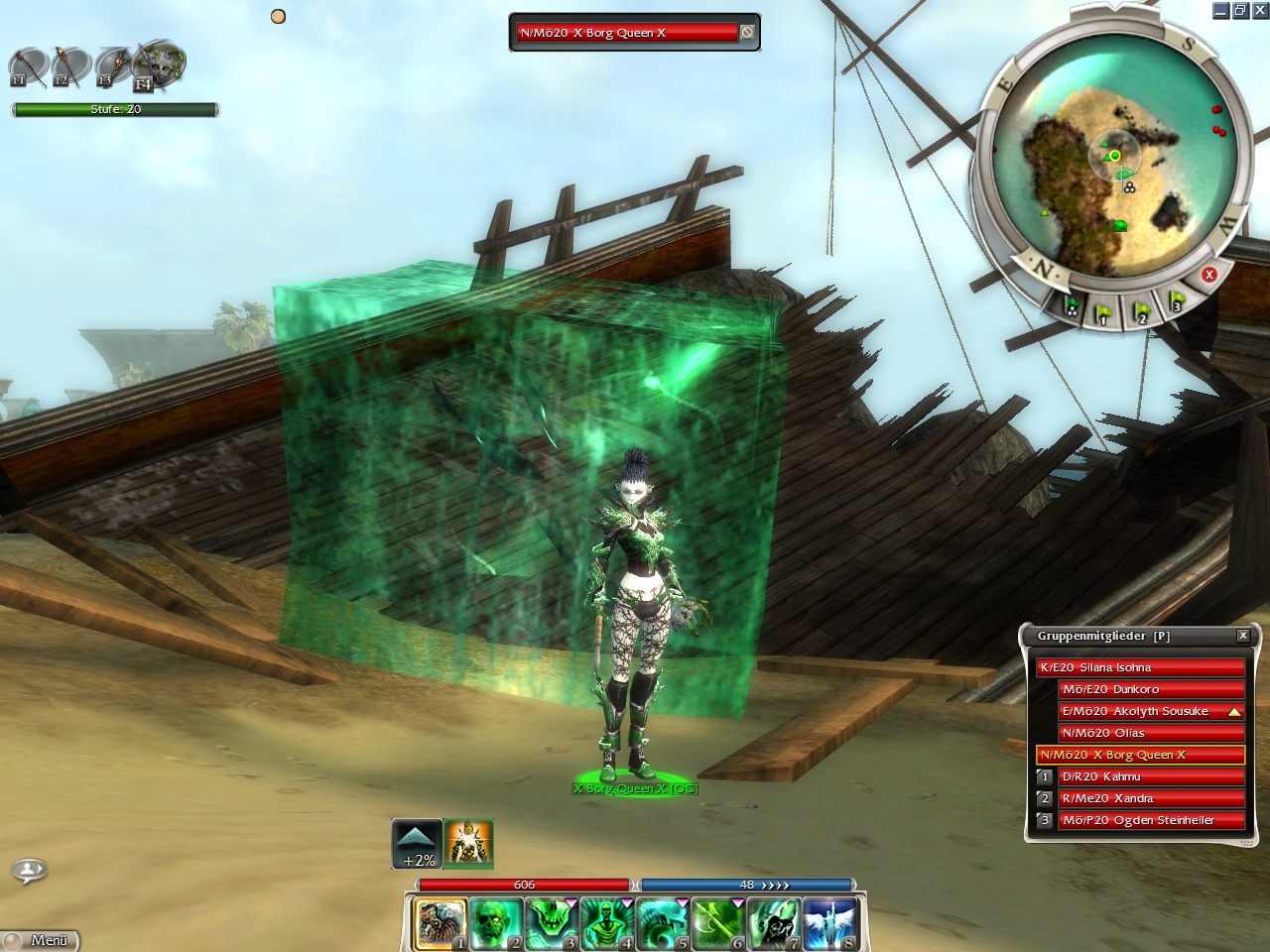
Task: Trigger the green axe skill in slot 6
Action: [x=718, y=923]
